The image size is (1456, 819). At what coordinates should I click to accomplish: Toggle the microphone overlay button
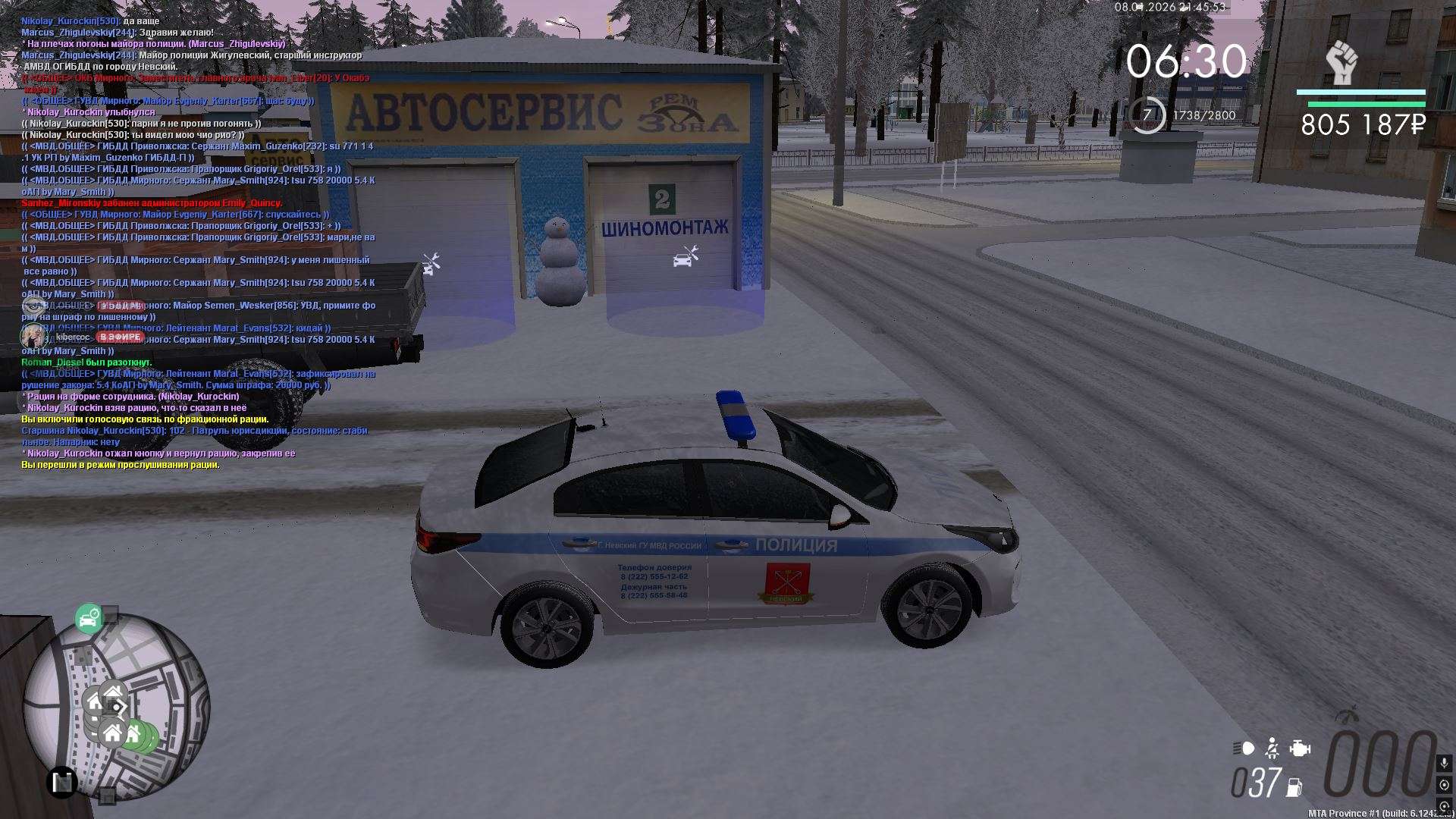[1444, 762]
